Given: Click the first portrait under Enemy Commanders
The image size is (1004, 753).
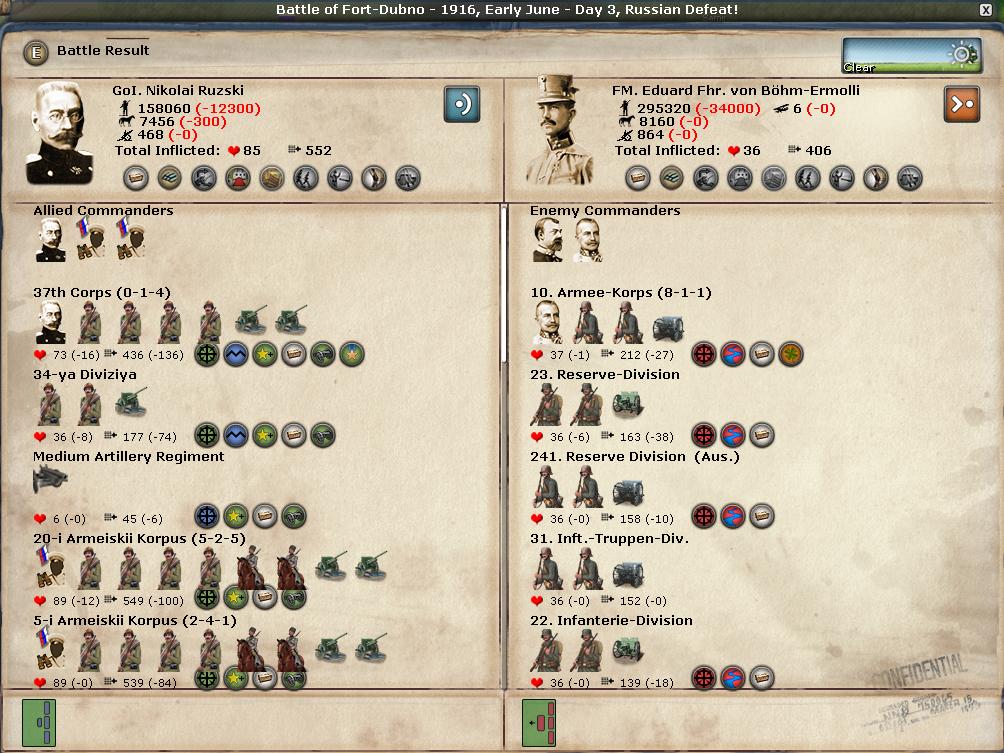Looking at the screenshot, I should (x=547, y=240).
